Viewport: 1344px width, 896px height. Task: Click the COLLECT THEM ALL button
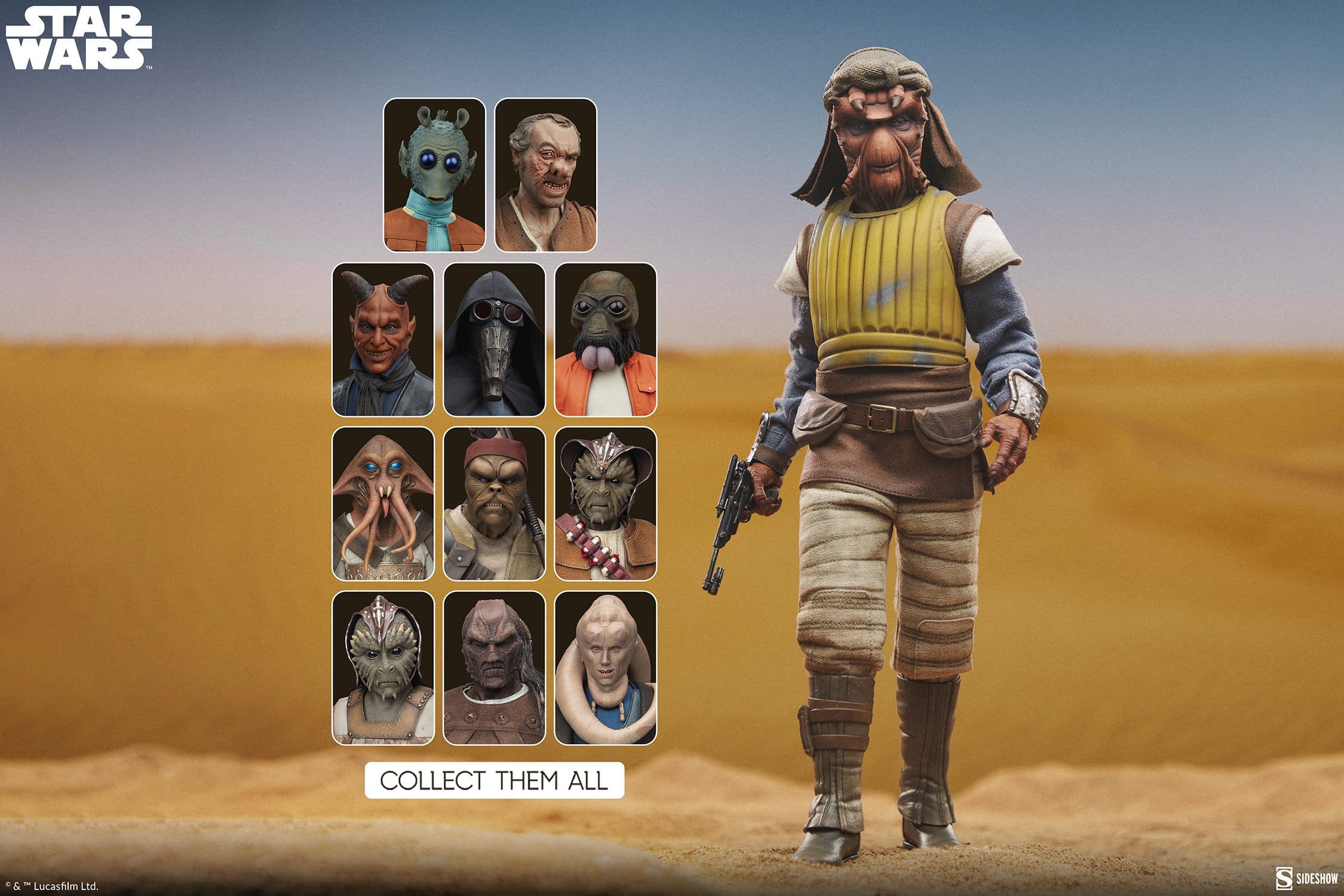pyautogui.click(x=494, y=780)
